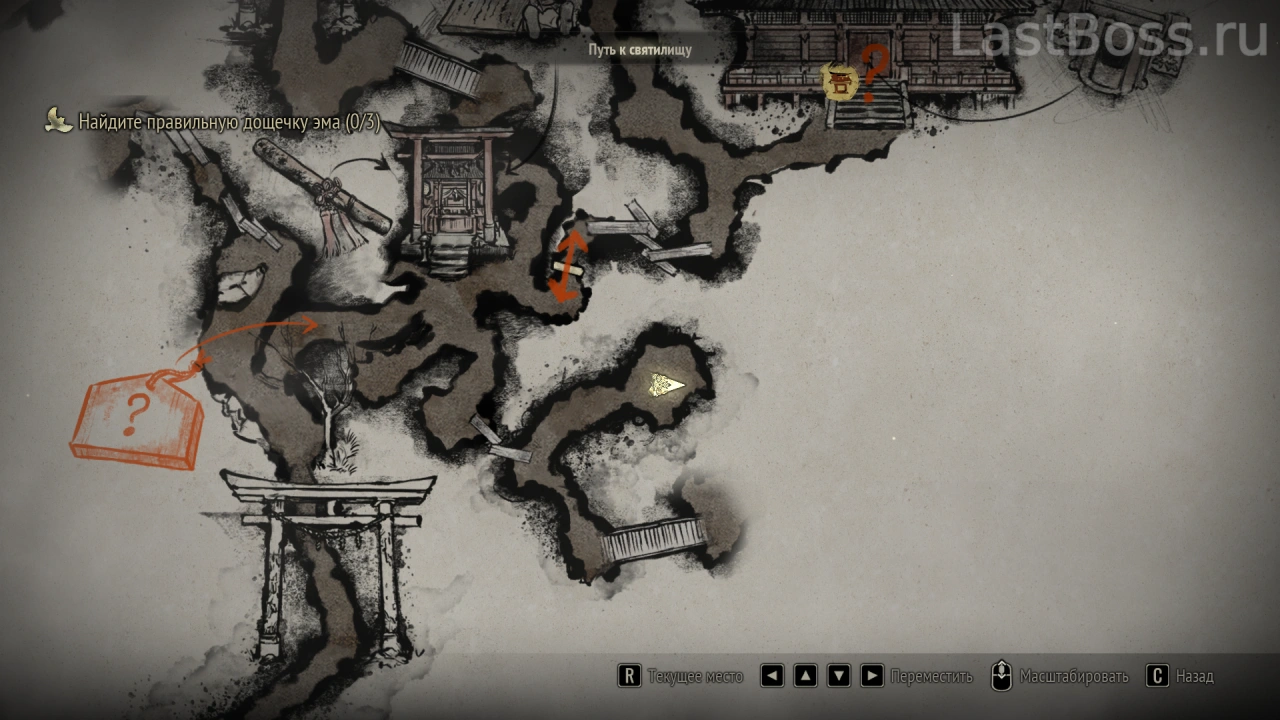The width and height of the screenshot is (1280, 720).
Task: Select the orange ema plaque question sketch
Action: (x=137, y=418)
